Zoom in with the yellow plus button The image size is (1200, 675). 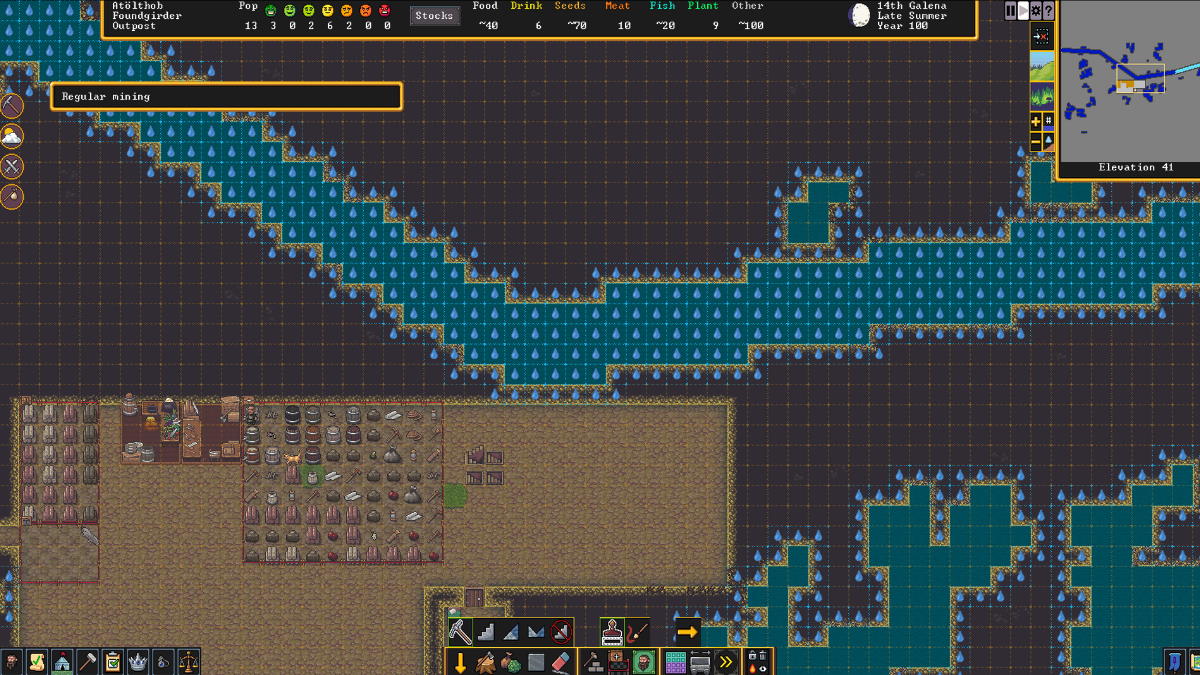point(1036,122)
